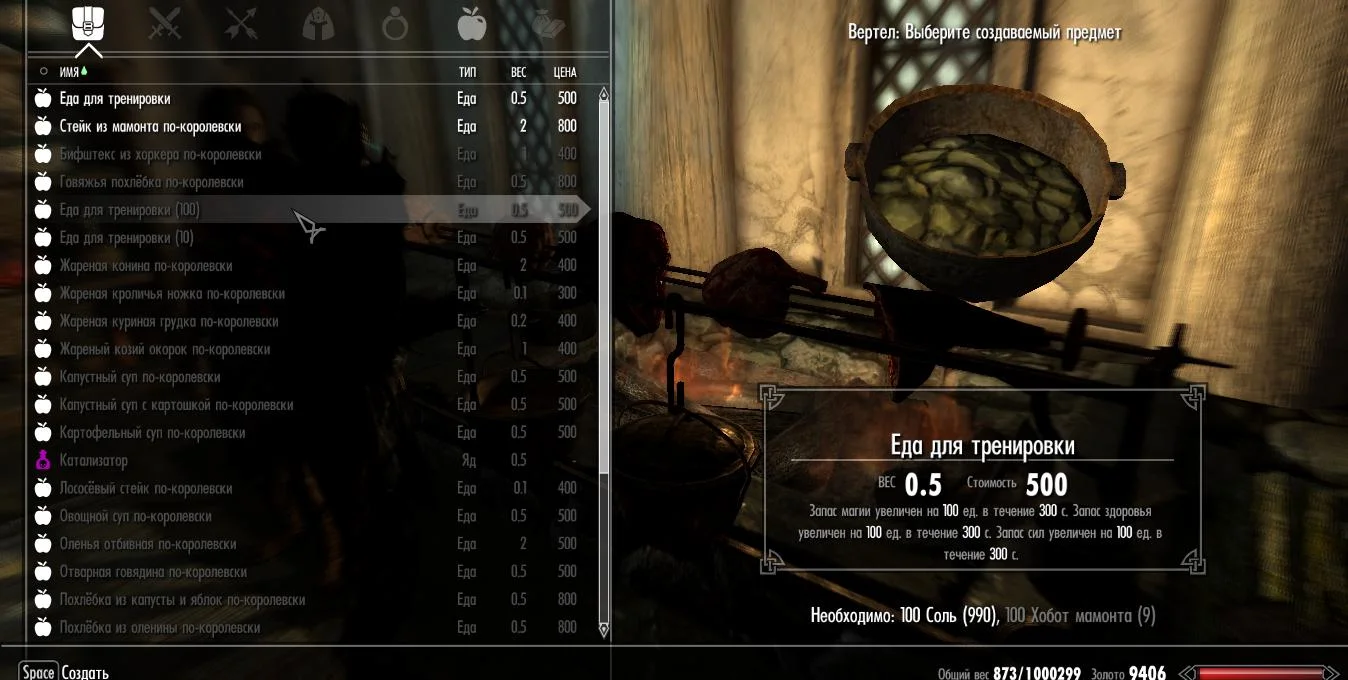Select the "Говяжья похлёбка по-королевски" row
The width and height of the screenshot is (1348, 680).
(x=151, y=183)
